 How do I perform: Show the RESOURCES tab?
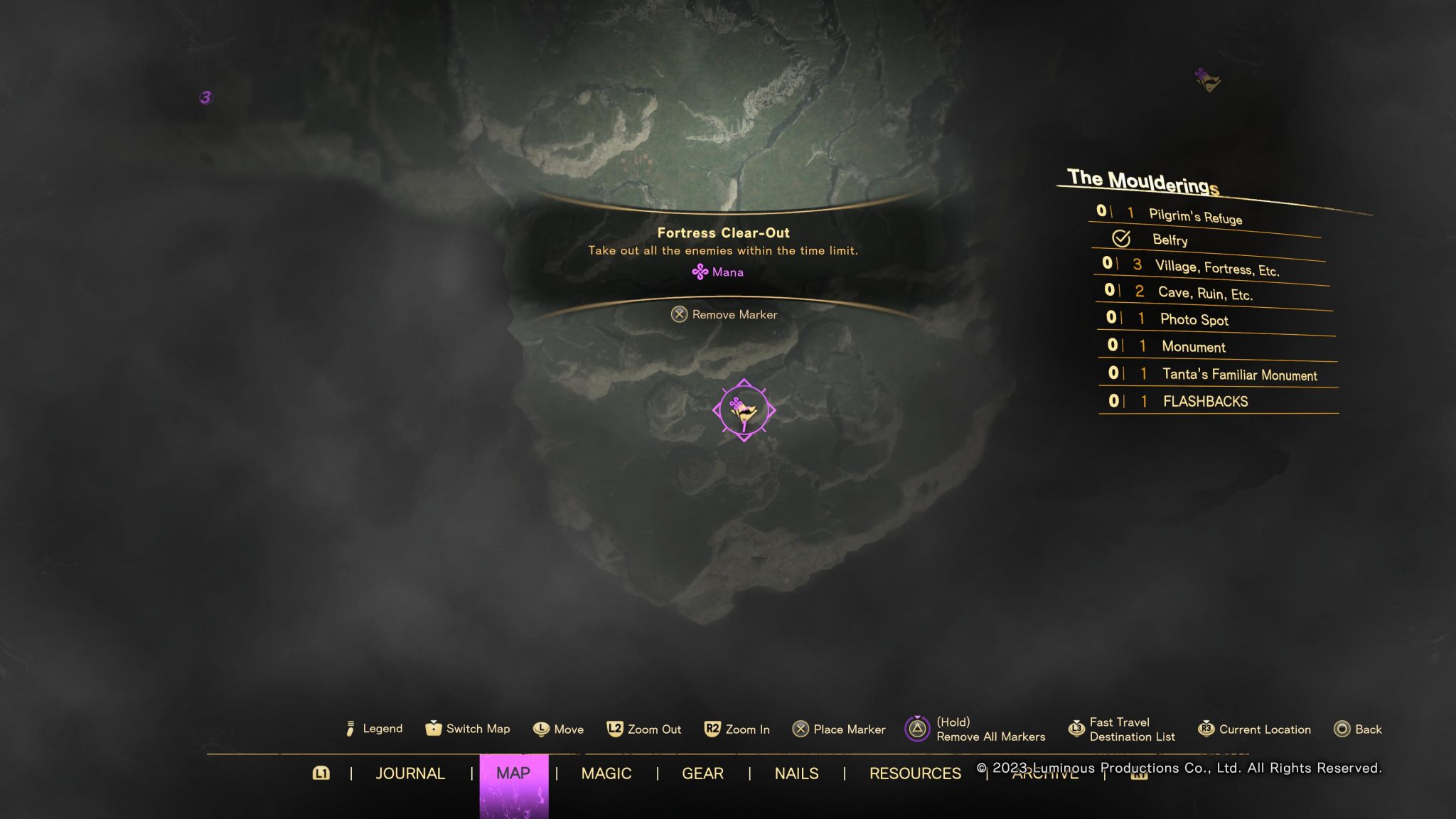(915, 773)
